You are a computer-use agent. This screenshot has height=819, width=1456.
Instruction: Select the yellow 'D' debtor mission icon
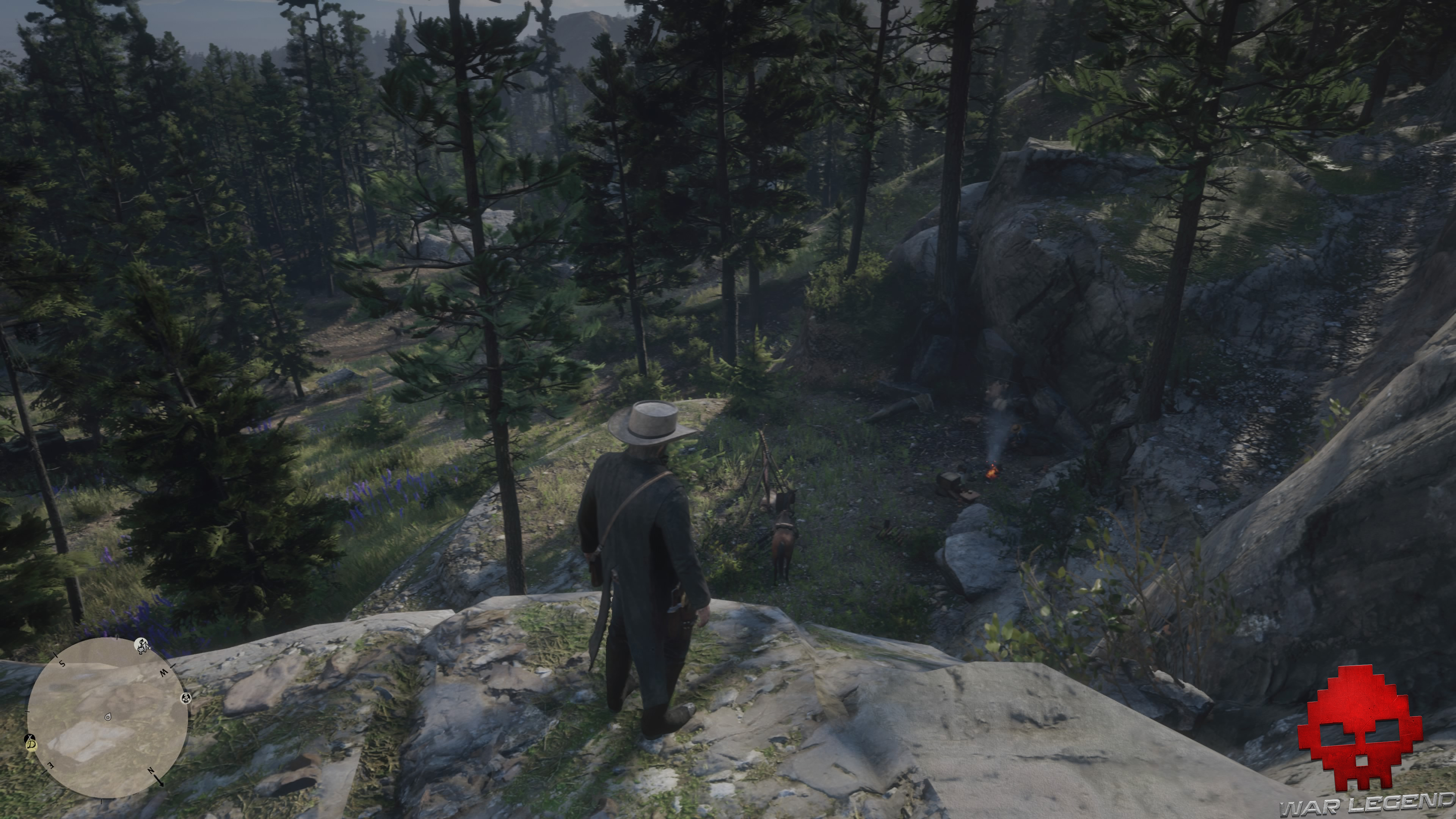pyautogui.click(x=31, y=746)
